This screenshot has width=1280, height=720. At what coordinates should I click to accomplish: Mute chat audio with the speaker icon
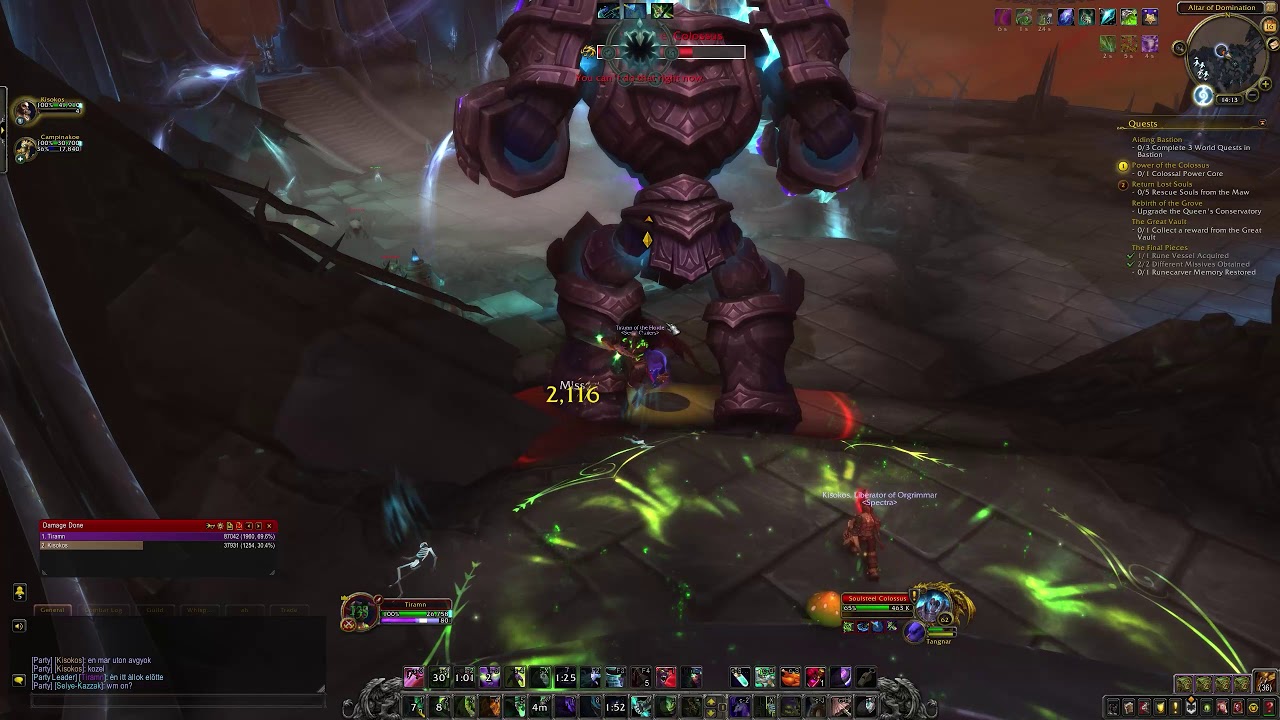point(18,625)
